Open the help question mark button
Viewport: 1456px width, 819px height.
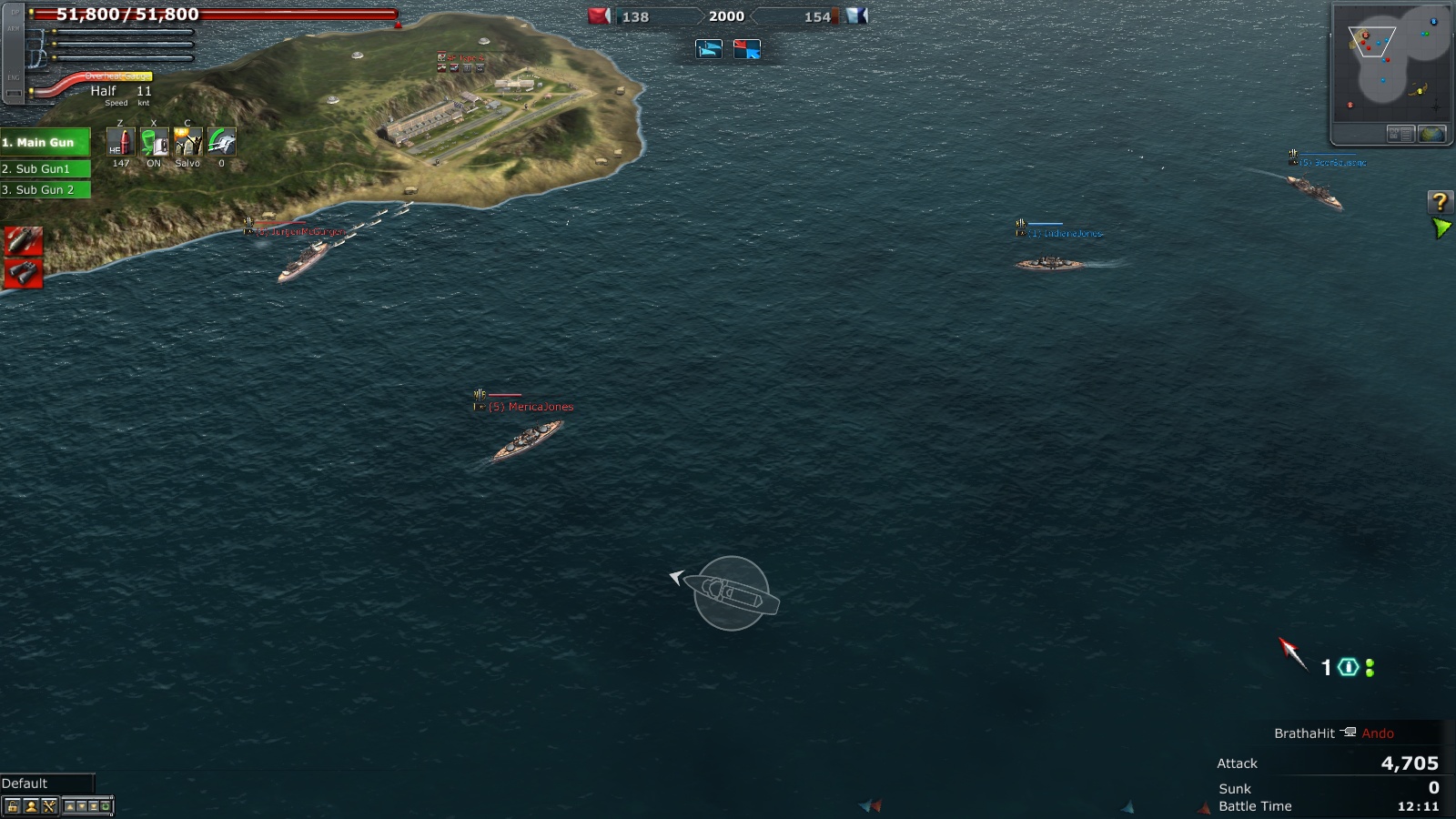coord(1439,201)
